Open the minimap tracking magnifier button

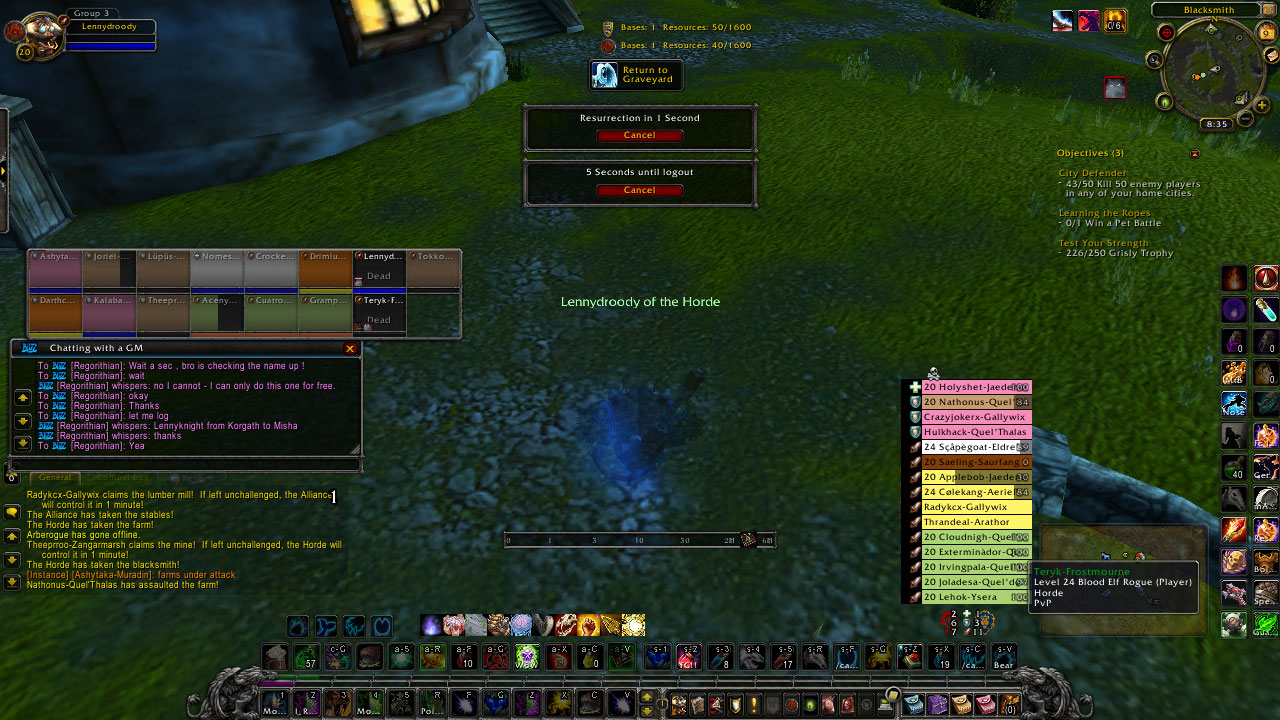tap(1155, 60)
